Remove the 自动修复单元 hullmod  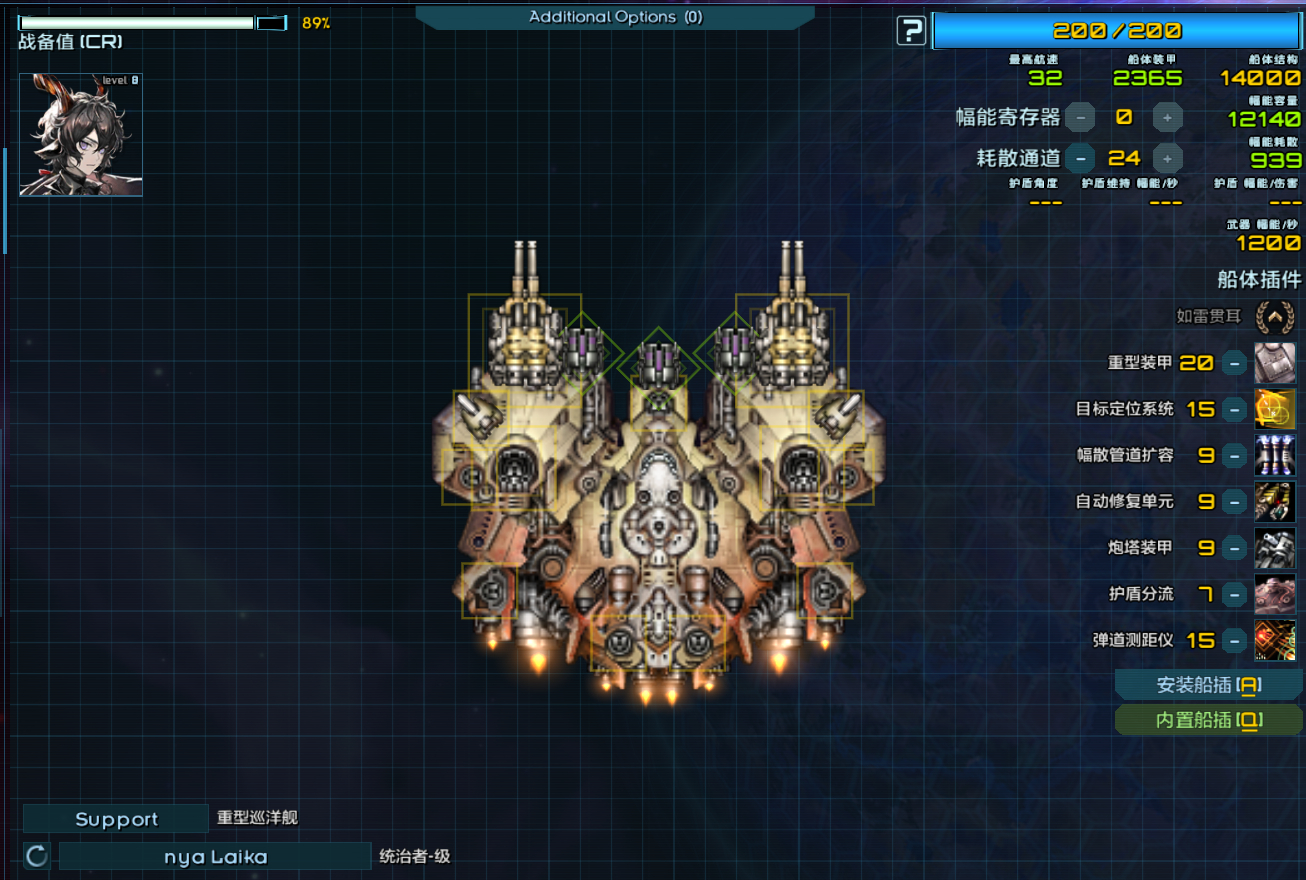click(1237, 501)
